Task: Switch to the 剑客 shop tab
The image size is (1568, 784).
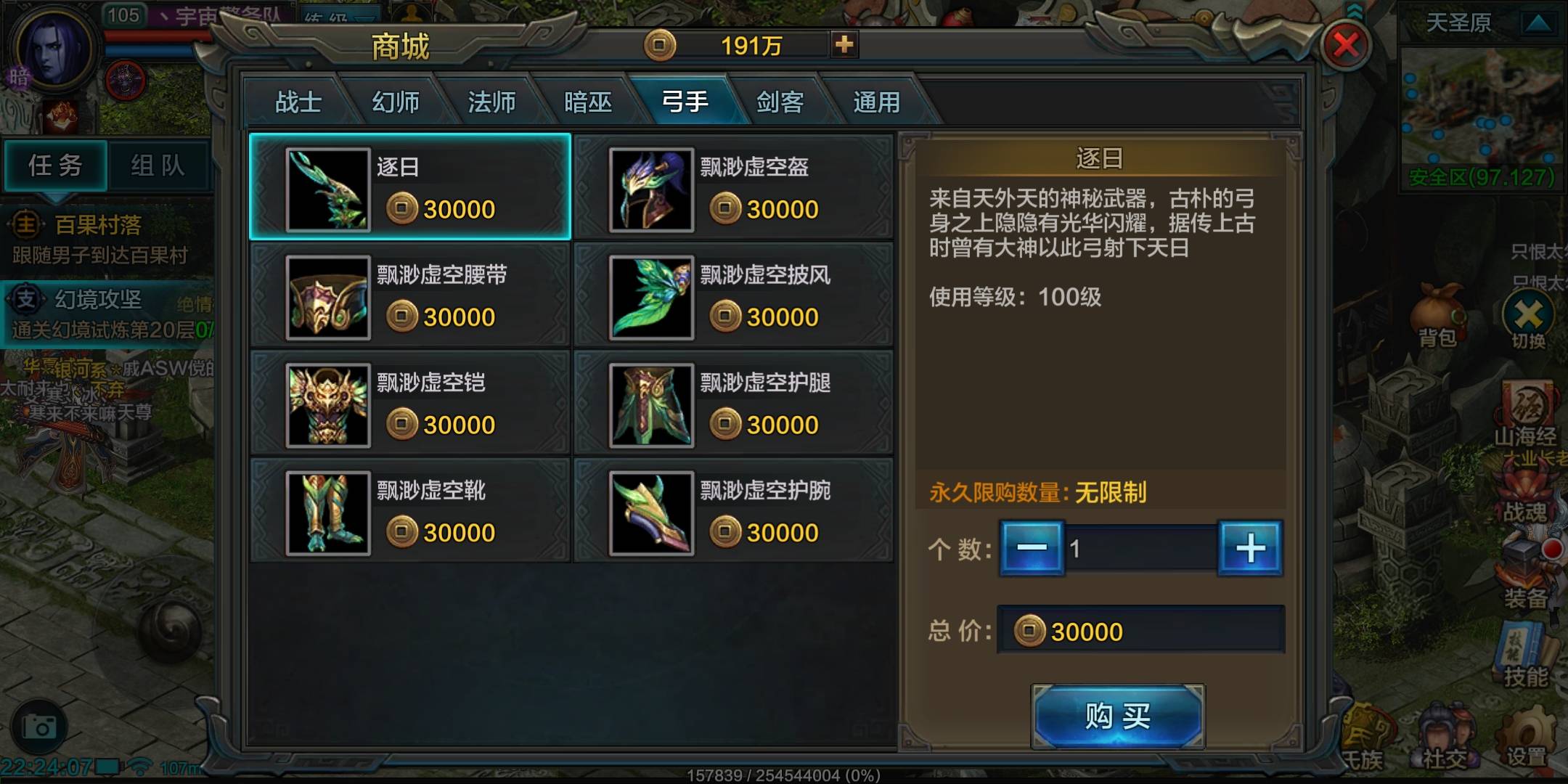Action: coord(782,102)
